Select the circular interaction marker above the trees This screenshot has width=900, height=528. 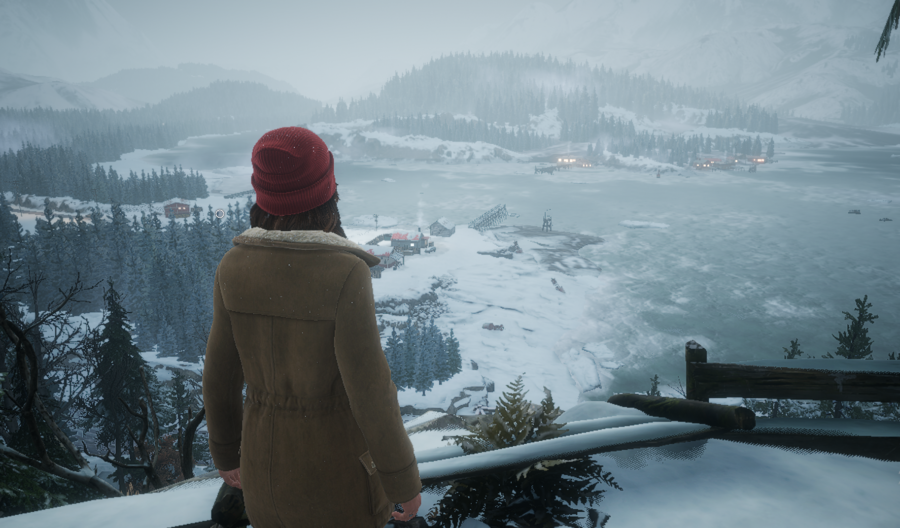tap(220, 213)
